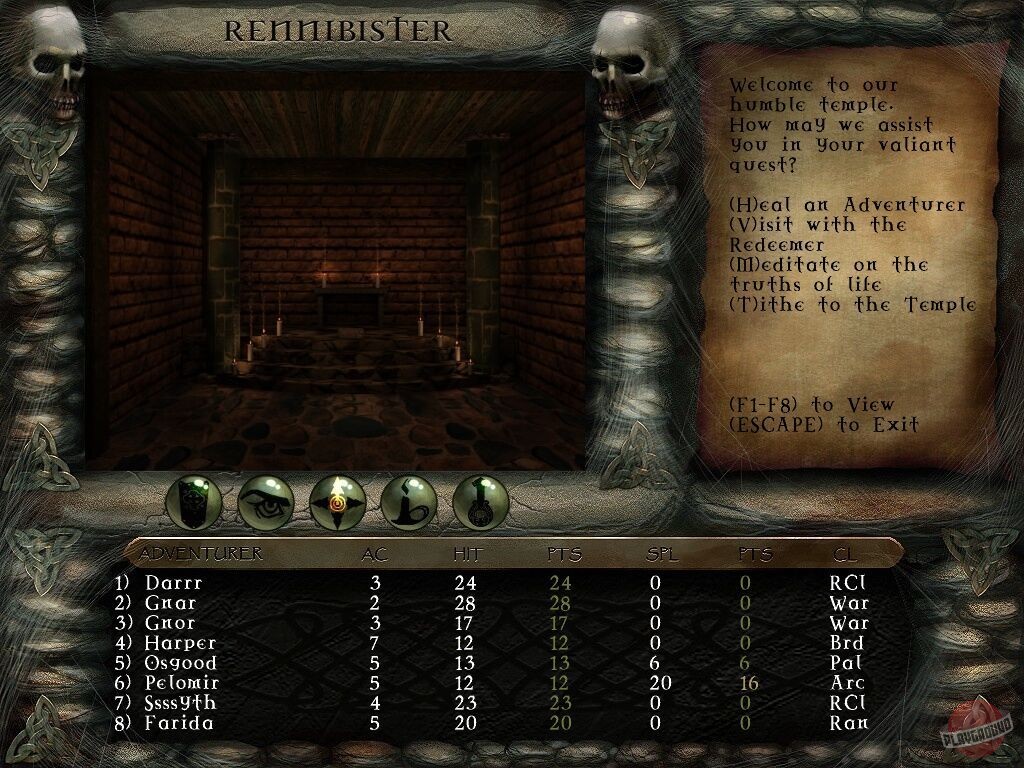Choose Farida from the roster
1024x768 pixels.
pos(180,723)
